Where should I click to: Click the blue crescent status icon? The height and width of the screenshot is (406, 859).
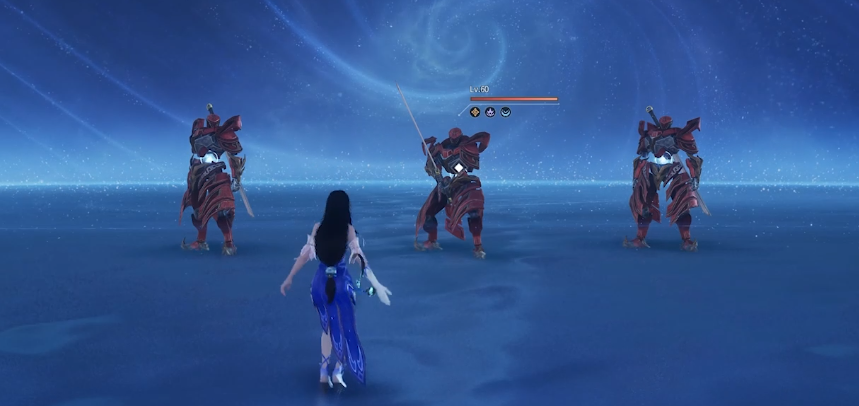(505, 112)
